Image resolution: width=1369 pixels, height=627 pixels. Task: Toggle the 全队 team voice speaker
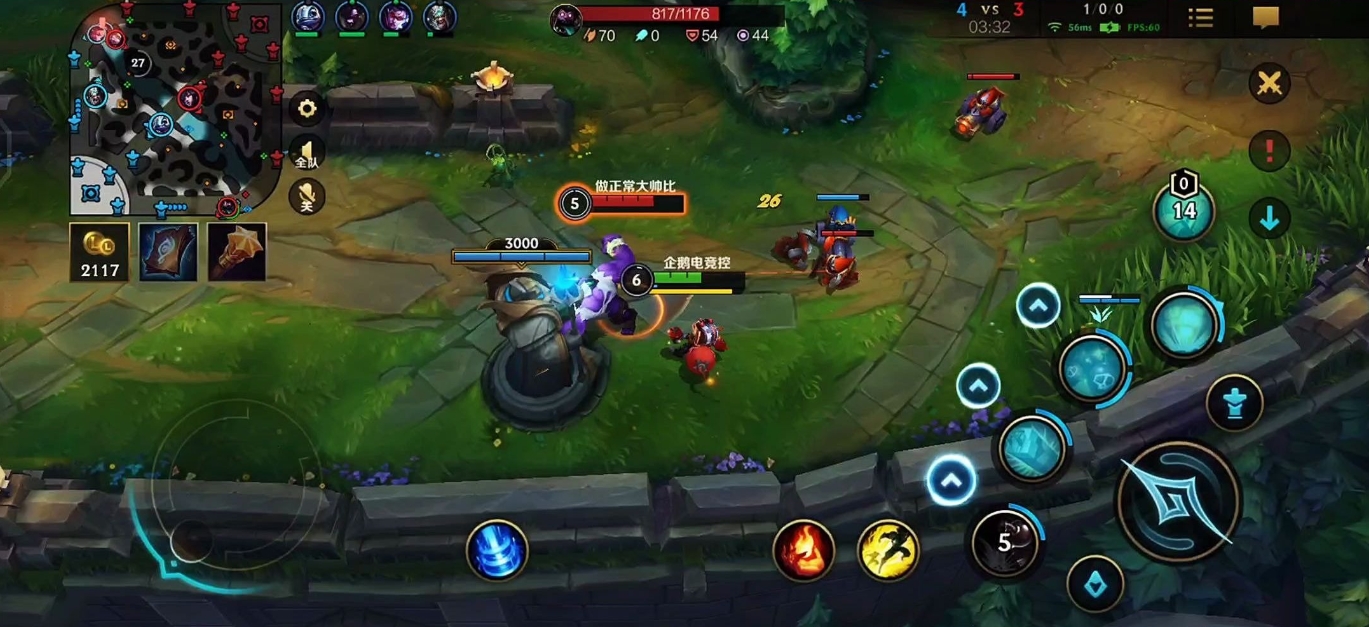point(306,153)
